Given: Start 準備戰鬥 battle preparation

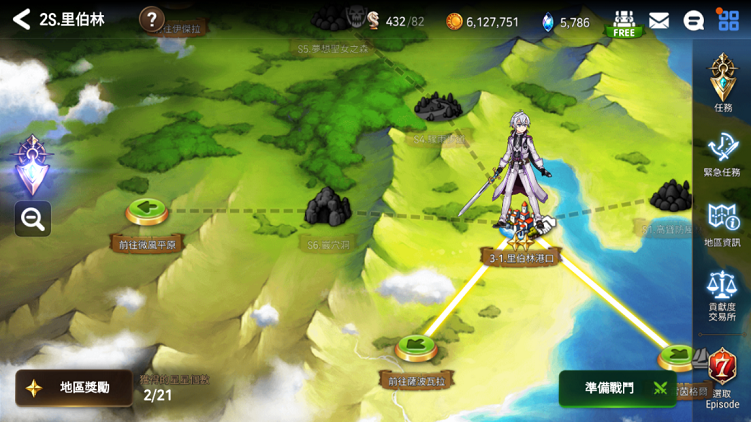Looking at the screenshot, I should tap(620, 388).
